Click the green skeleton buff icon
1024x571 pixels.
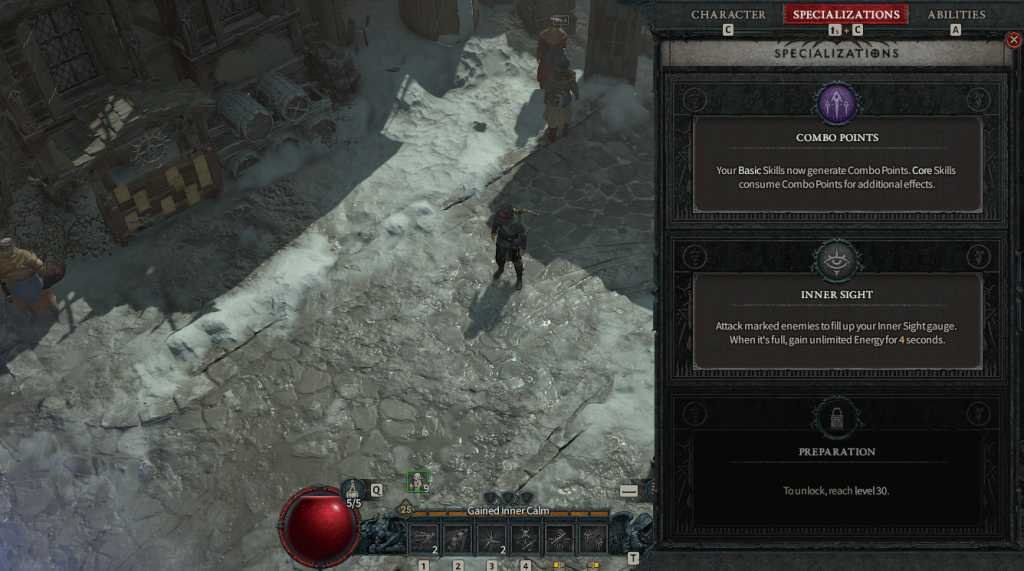[x=418, y=481]
